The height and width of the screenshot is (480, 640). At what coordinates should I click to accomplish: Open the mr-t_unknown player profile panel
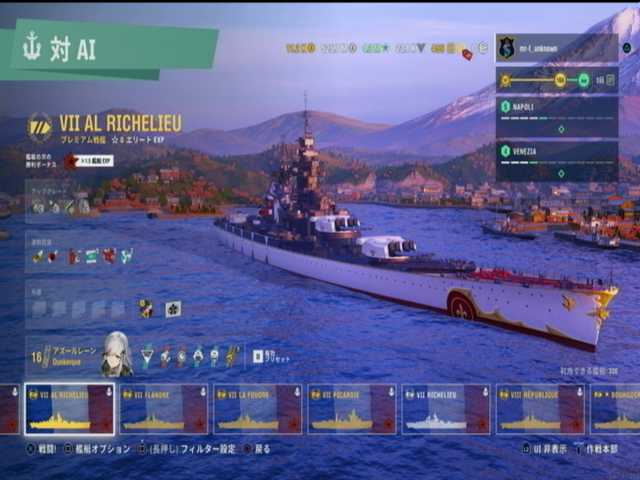(x=556, y=48)
